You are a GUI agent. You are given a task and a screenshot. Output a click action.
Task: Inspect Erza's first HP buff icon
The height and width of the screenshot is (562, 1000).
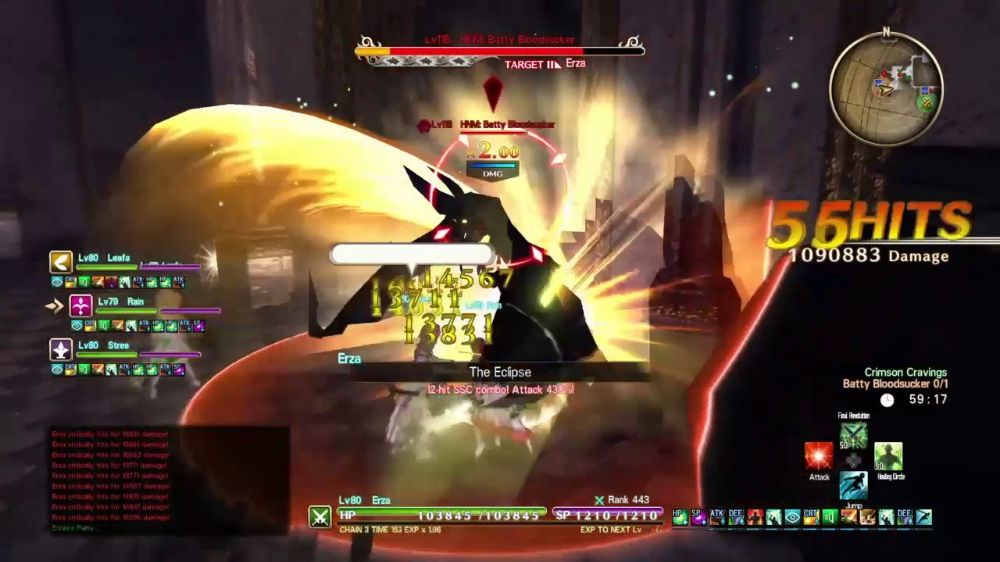pos(681,516)
